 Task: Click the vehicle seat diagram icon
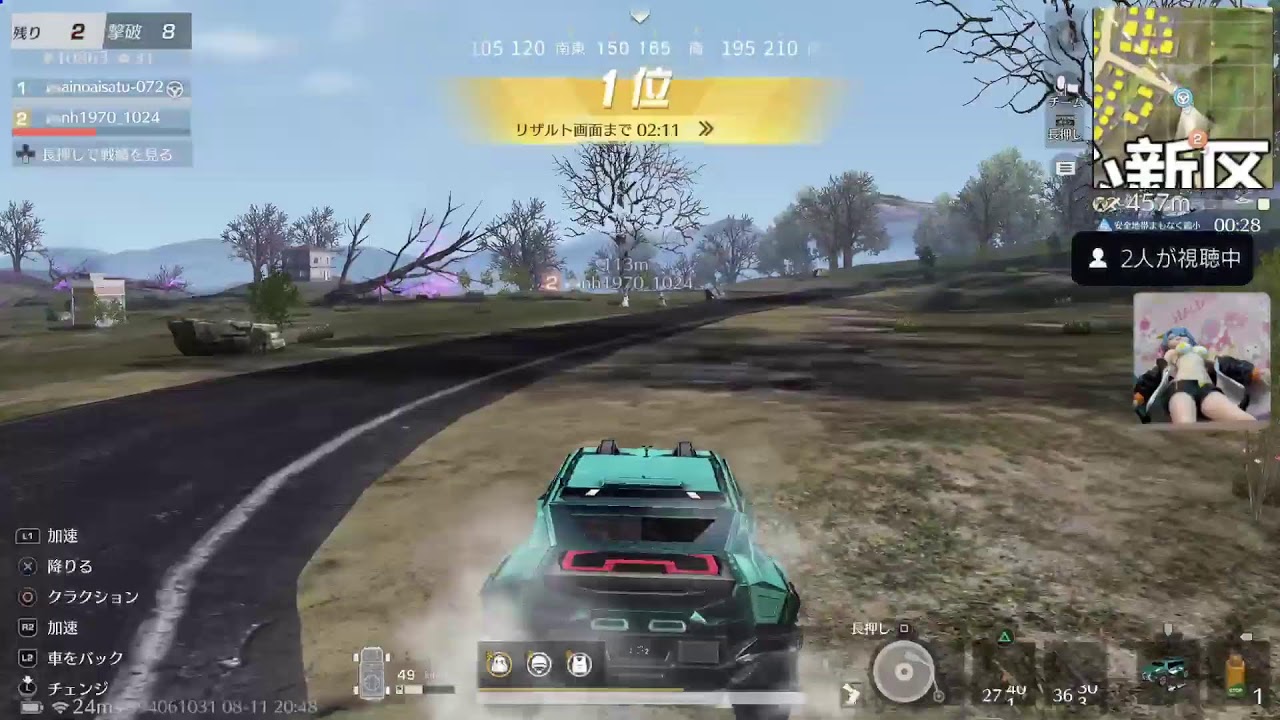[x=372, y=672]
